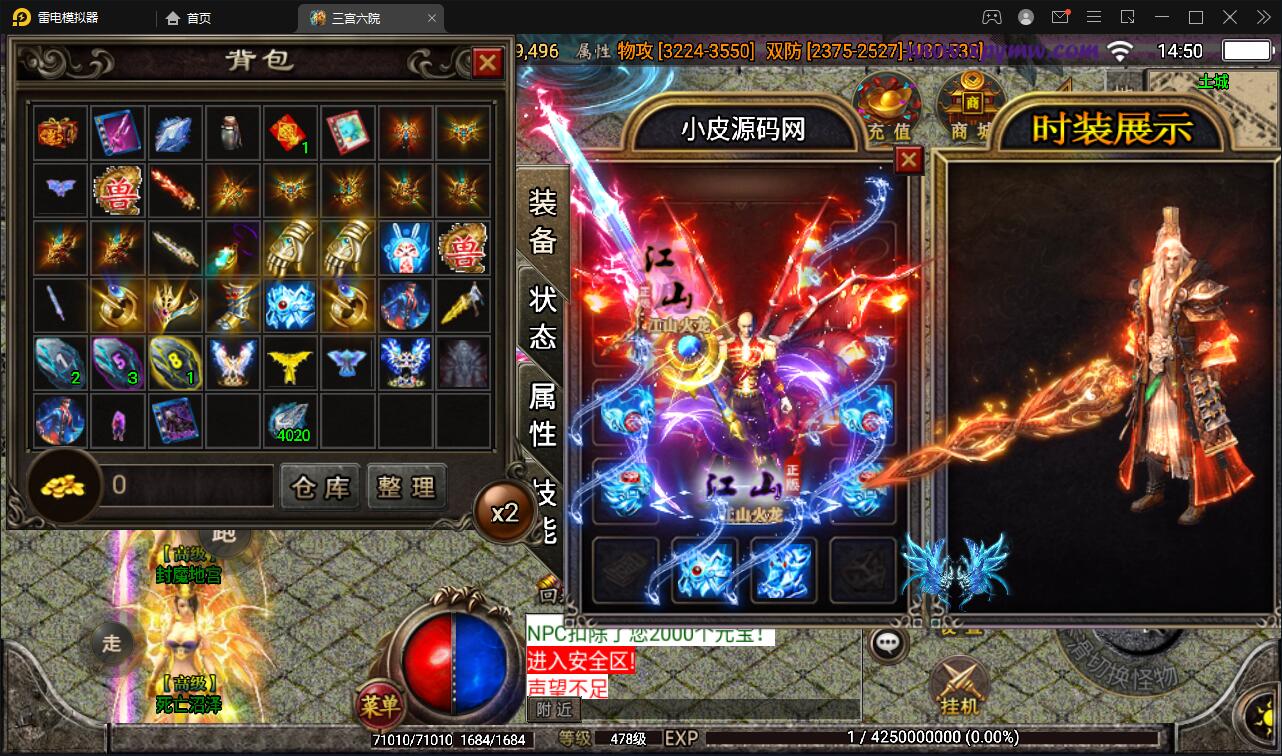The height and width of the screenshot is (756, 1282).
Task: Switch to the 属性 attributes tab
Action: point(541,415)
